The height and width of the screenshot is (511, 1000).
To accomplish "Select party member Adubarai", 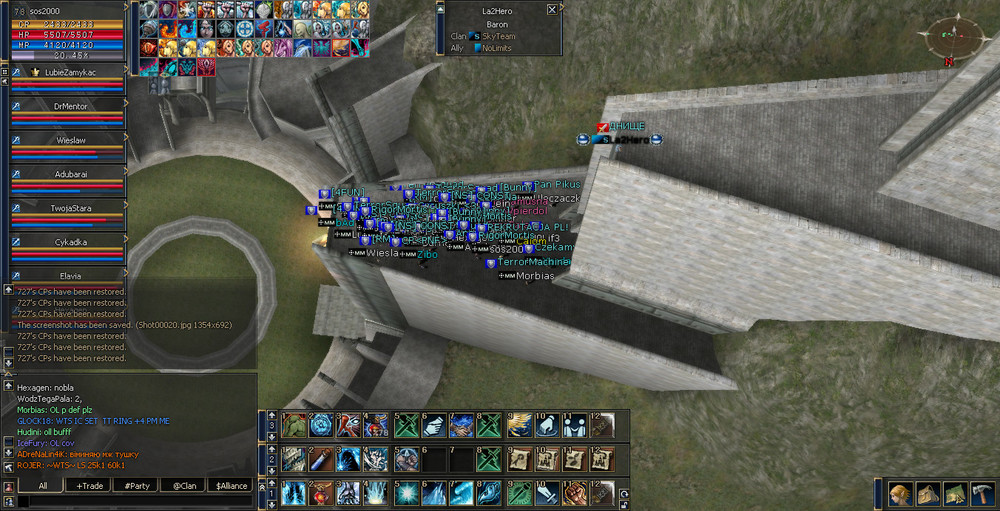I will (x=68, y=174).
